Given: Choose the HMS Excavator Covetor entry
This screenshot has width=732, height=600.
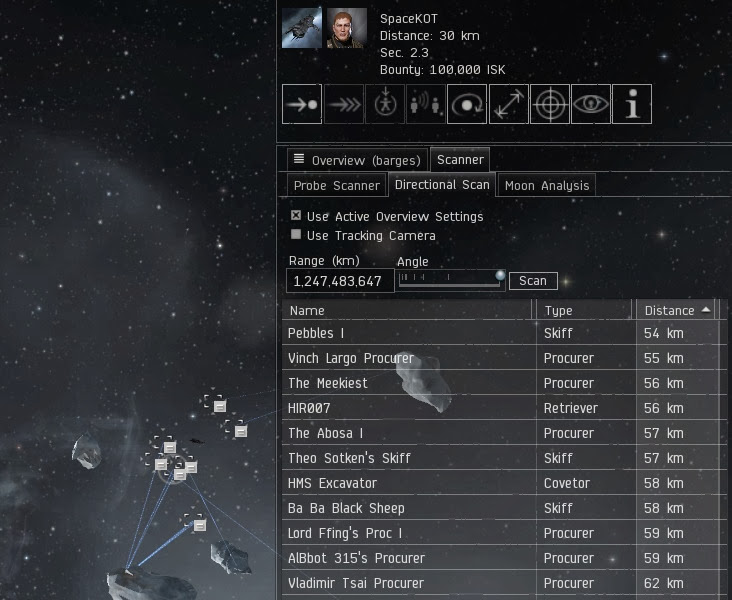Looking at the screenshot, I should point(408,483).
